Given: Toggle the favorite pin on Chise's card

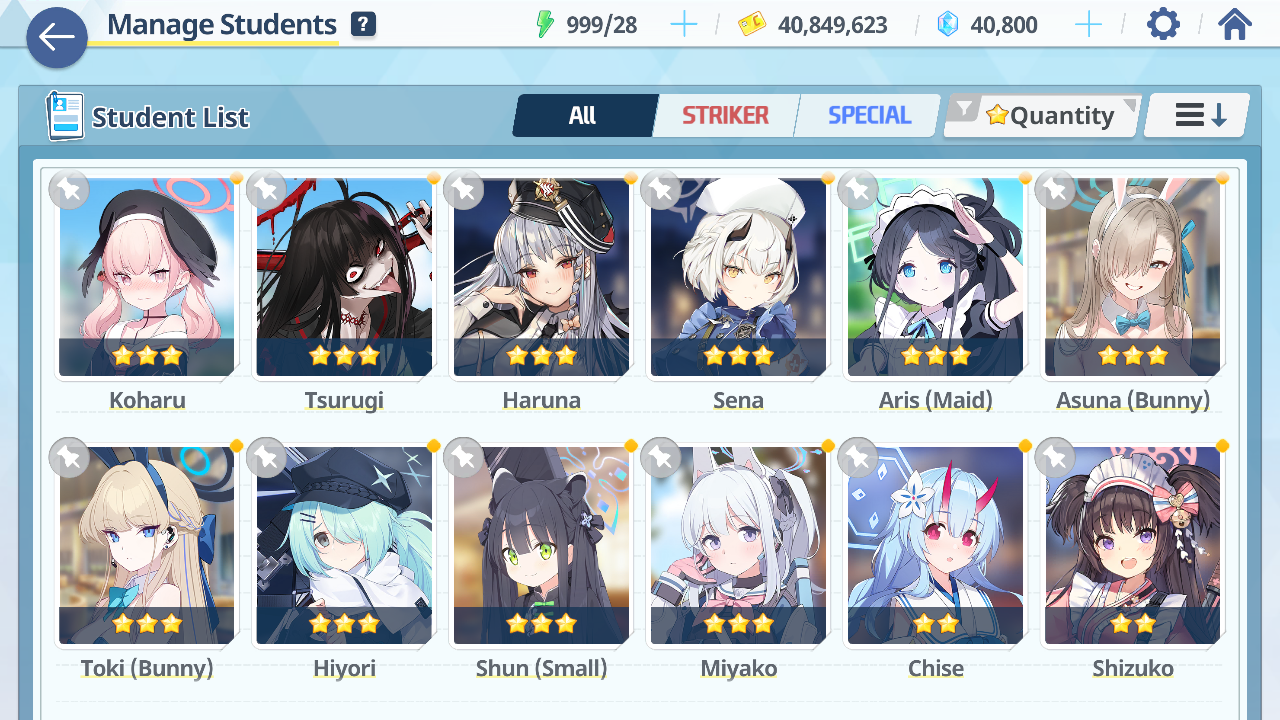Looking at the screenshot, I should (x=857, y=457).
